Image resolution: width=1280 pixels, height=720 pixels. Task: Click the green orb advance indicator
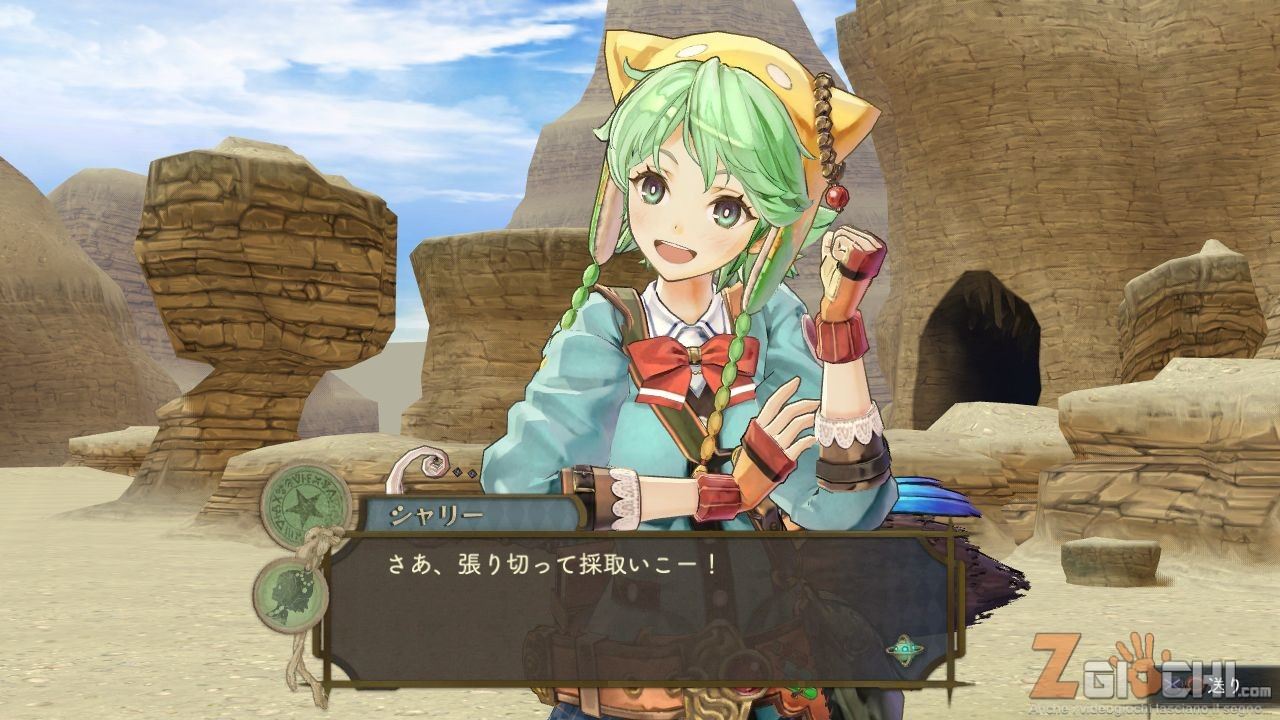click(x=904, y=649)
